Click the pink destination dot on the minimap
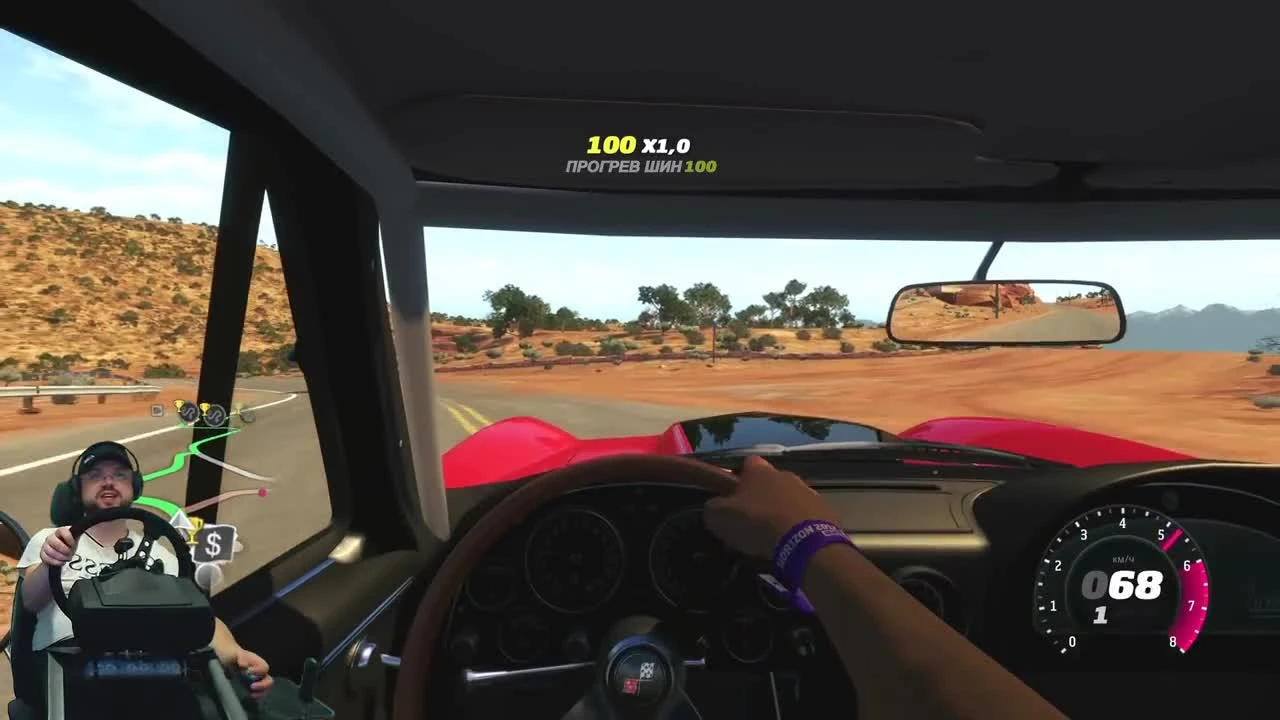The image size is (1280, 720). click(x=261, y=492)
